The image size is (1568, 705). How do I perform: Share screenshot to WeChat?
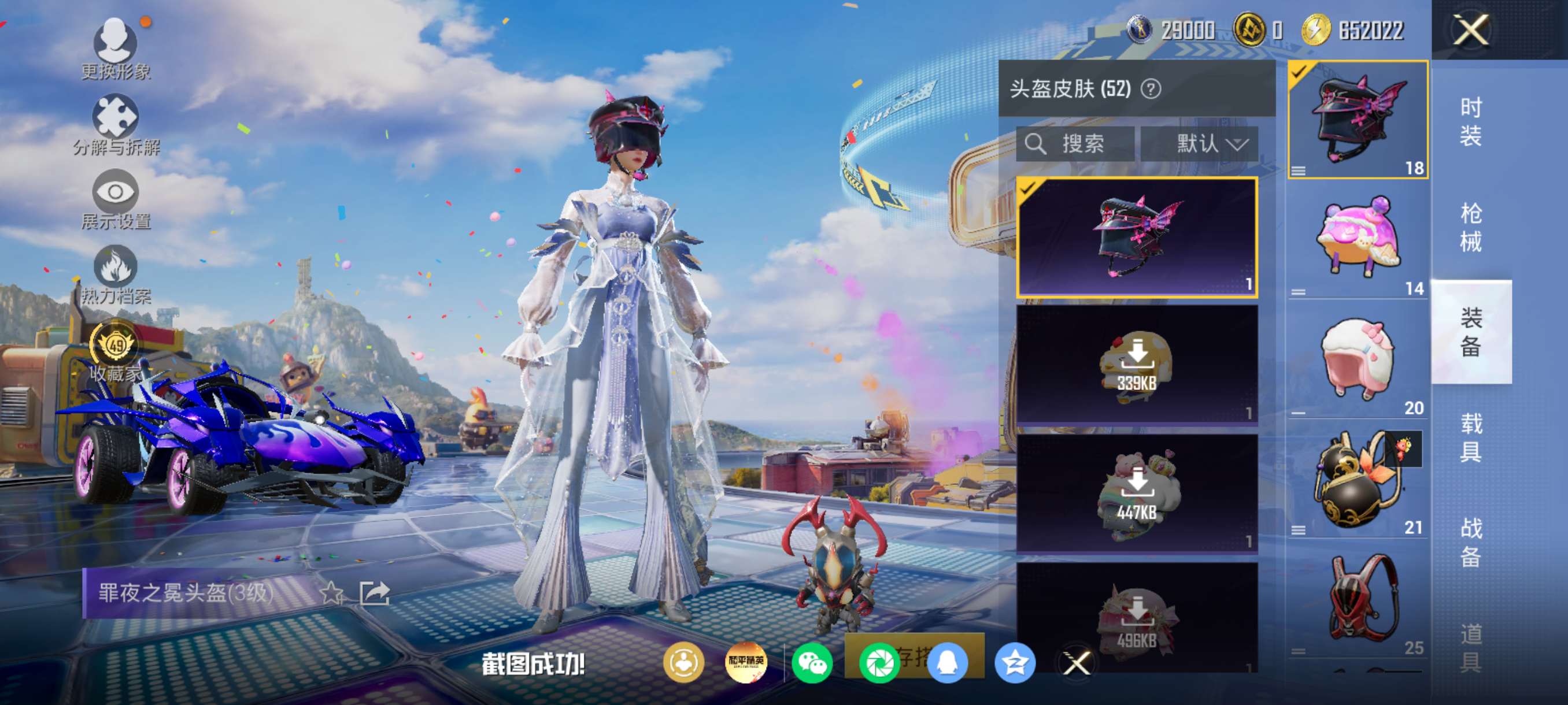[812, 663]
